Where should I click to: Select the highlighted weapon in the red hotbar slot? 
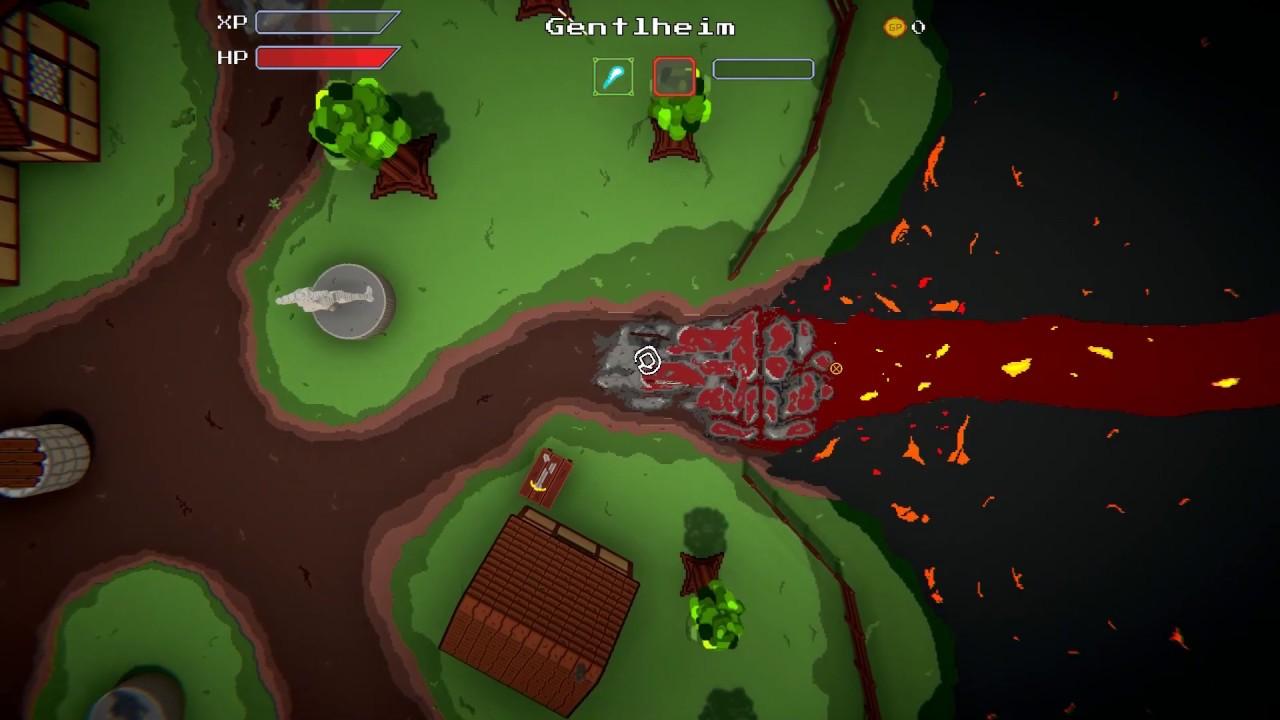[x=672, y=74]
